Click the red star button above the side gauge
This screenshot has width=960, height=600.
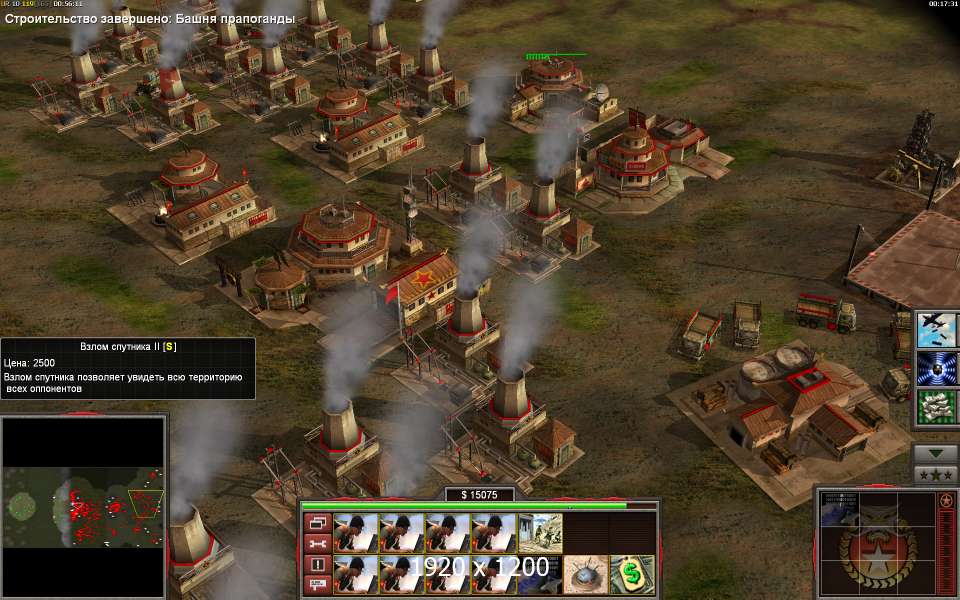click(x=945, y=500)
